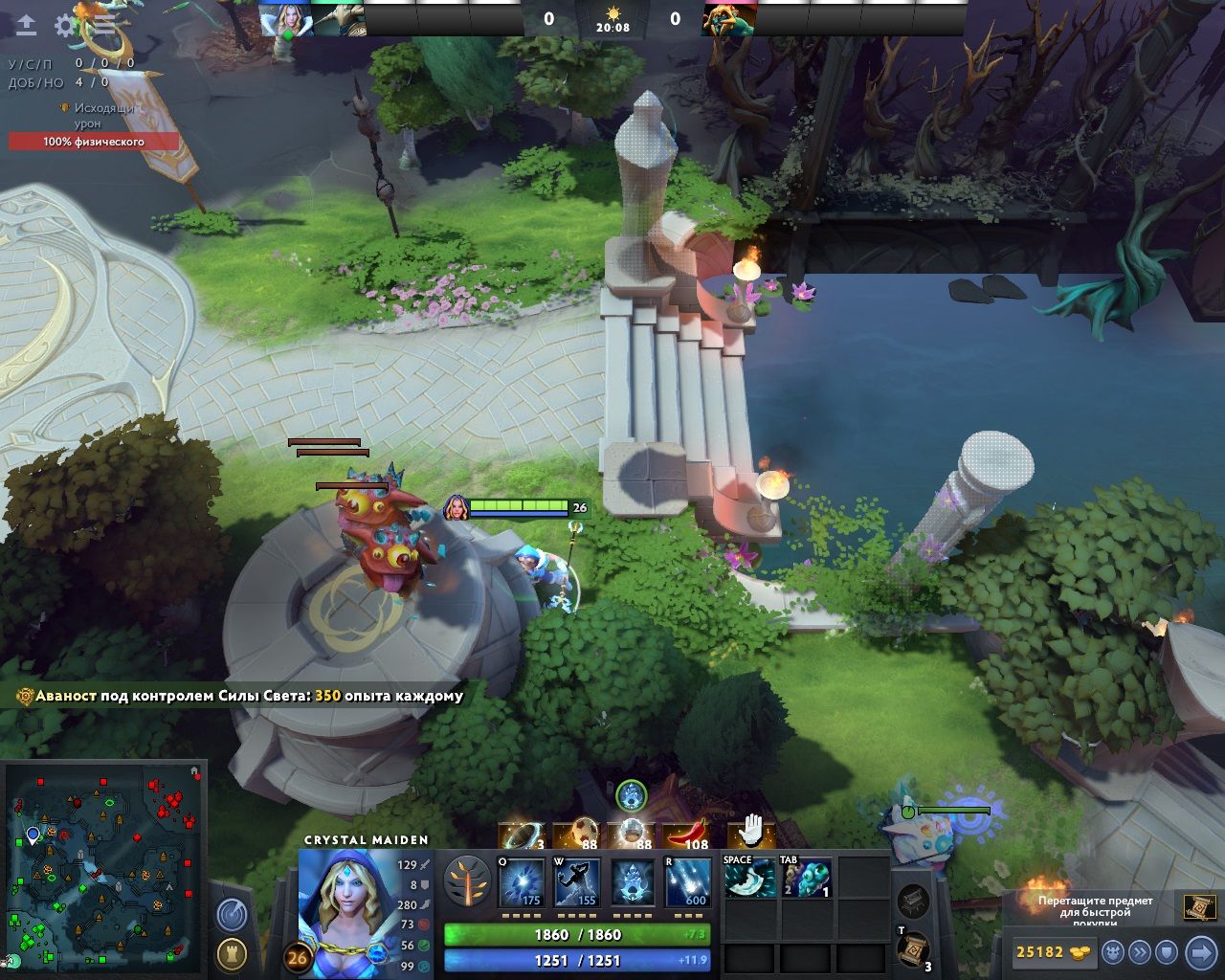Use the item in the SPACE slot
The width and height of the screenshot is (1225, 980).
point(749,878)
